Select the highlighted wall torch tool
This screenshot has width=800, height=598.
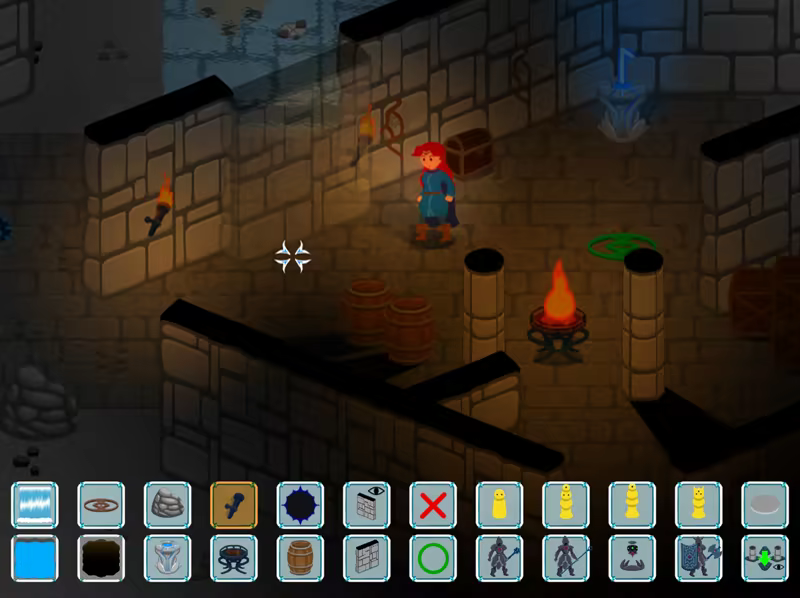(234, 505)
